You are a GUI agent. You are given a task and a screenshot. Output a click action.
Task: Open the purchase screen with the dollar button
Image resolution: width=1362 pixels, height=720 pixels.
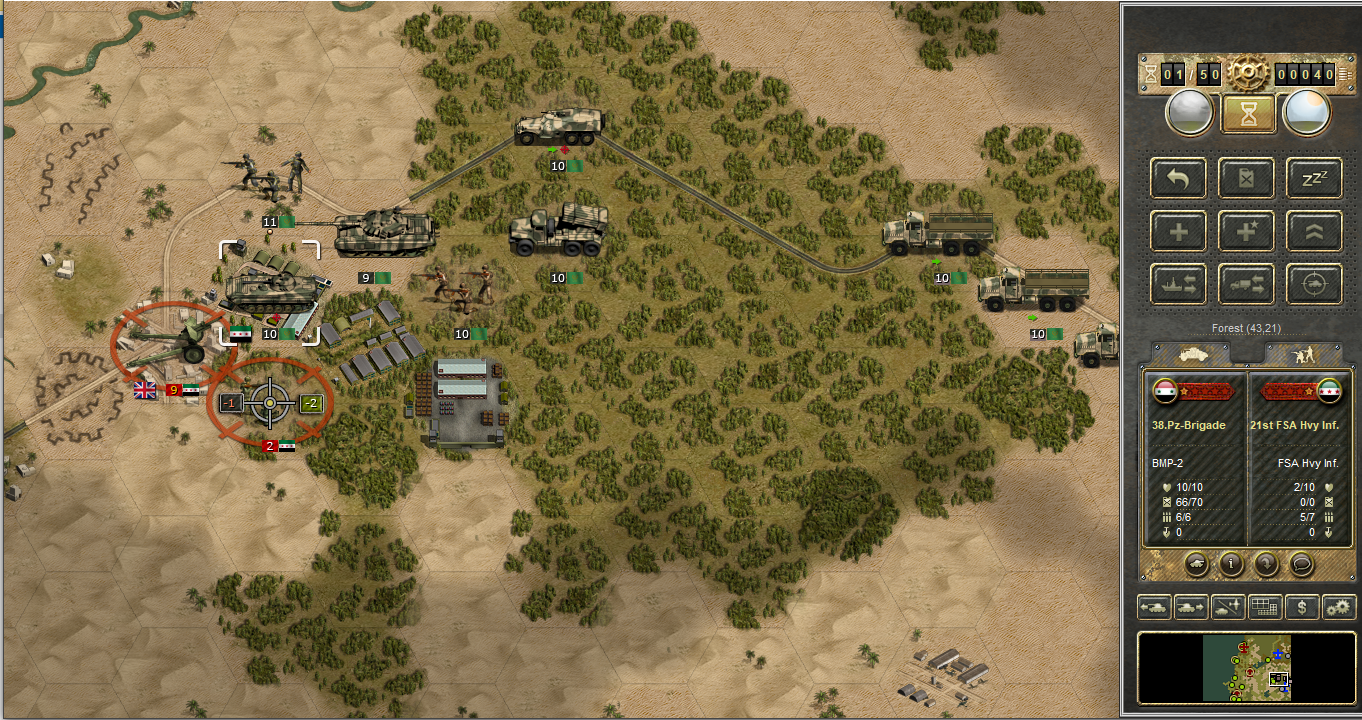click(x=1301, y=606)
